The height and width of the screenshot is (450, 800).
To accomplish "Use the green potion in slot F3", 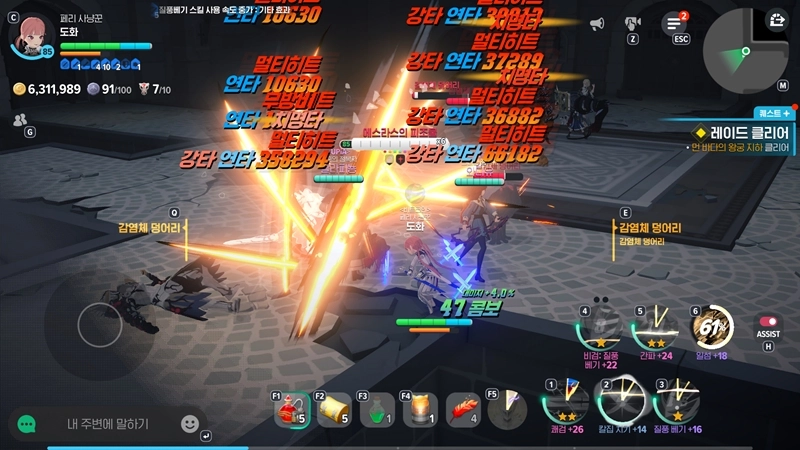I will (377, 408).
